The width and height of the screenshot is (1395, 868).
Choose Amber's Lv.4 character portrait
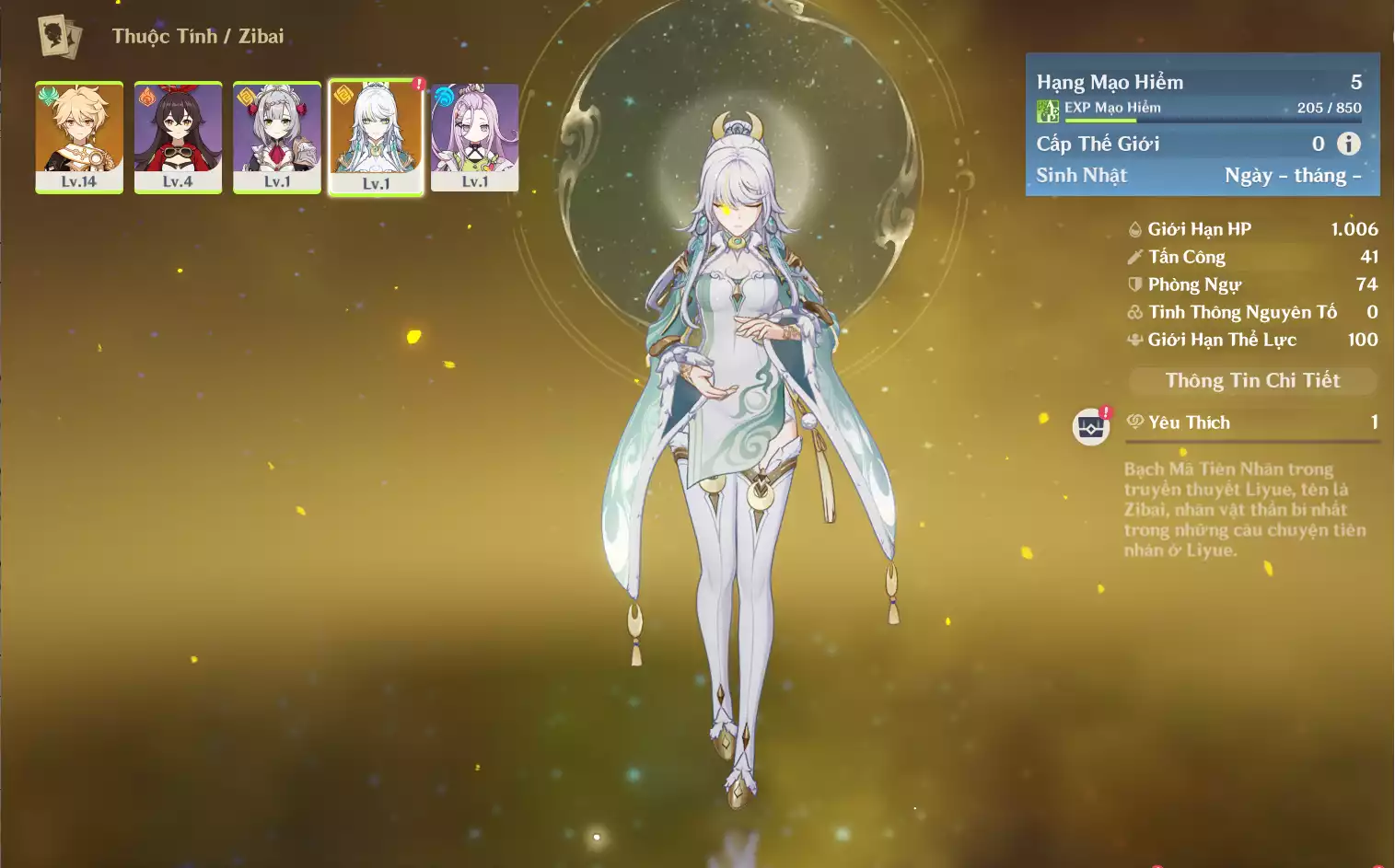coord(178,137)
